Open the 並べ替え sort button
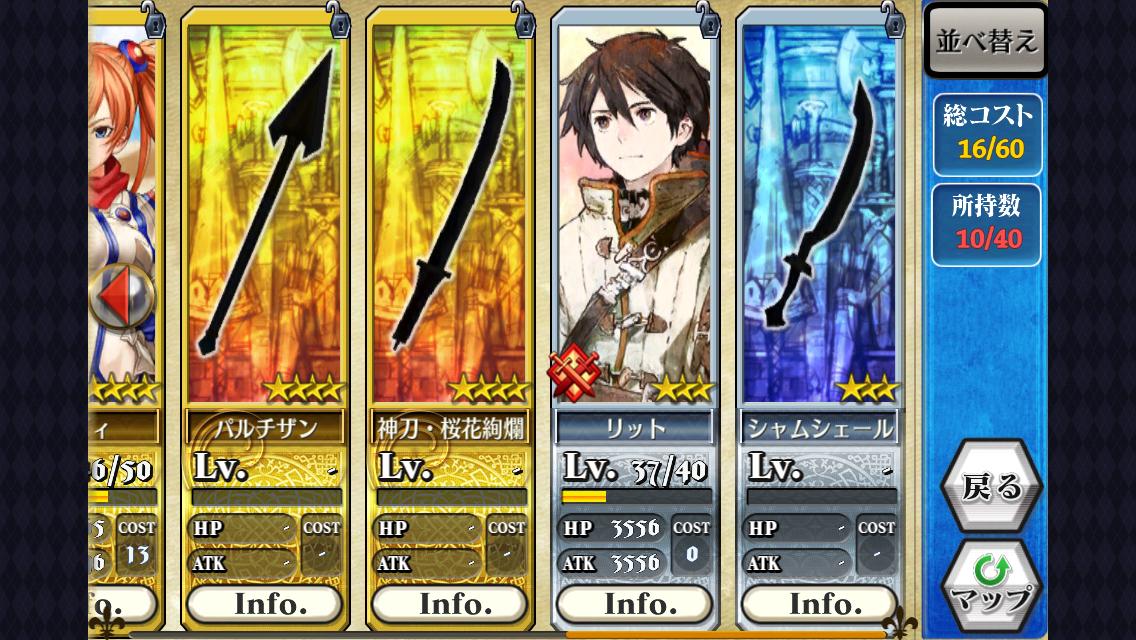This screenshot has width=1136, height=640. (986, 41)
